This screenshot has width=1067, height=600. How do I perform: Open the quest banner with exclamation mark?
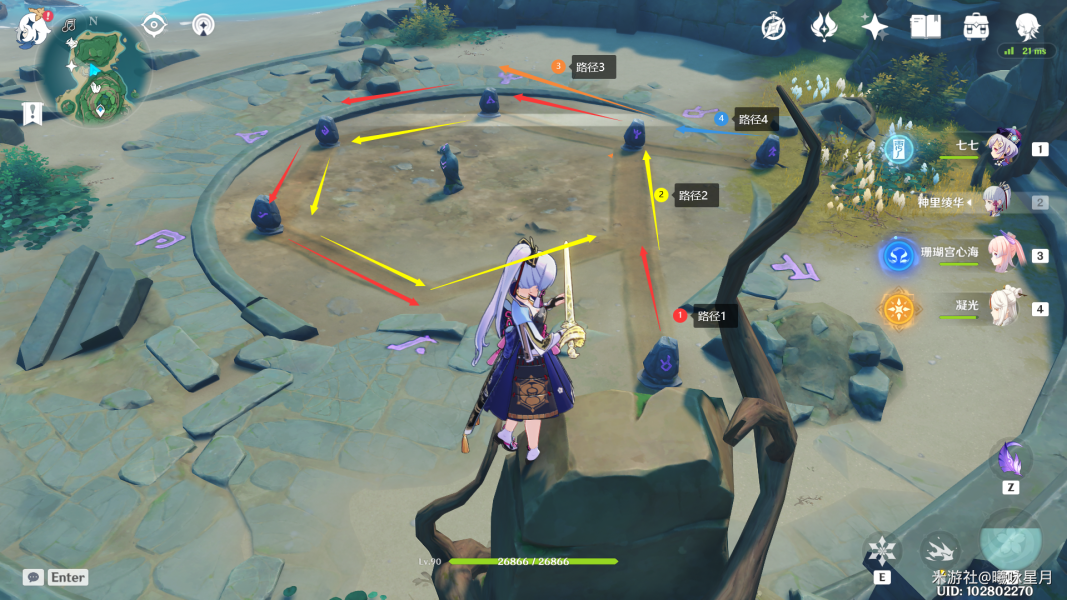32,112
